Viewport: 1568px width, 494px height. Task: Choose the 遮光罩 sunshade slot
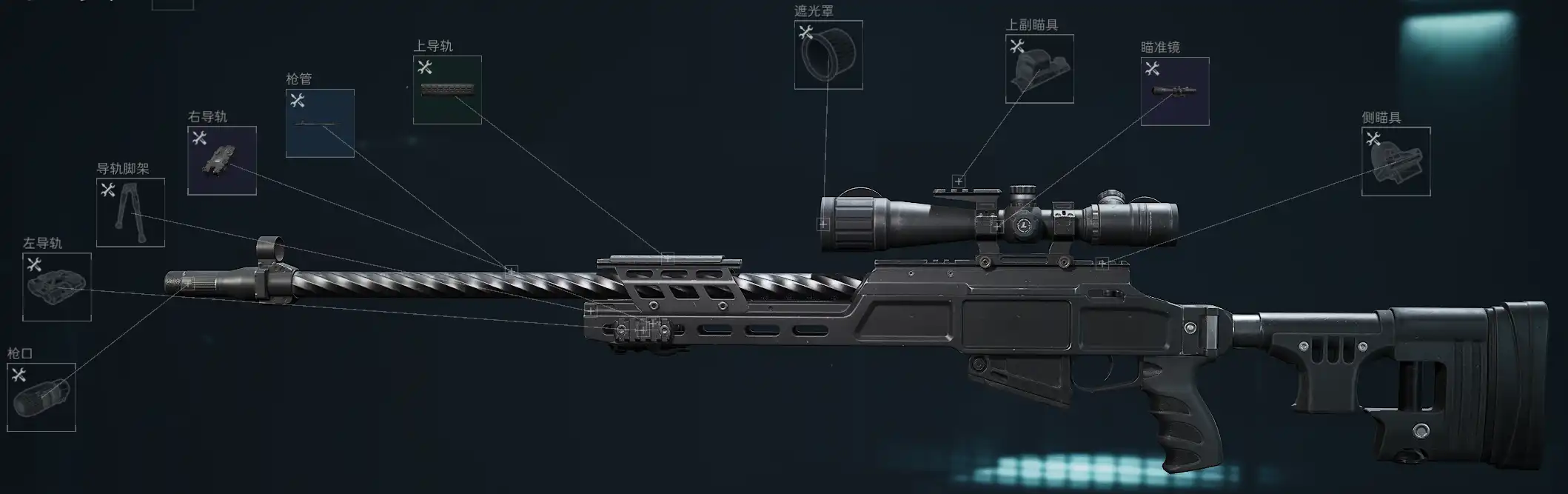click(x=828, y=55)
